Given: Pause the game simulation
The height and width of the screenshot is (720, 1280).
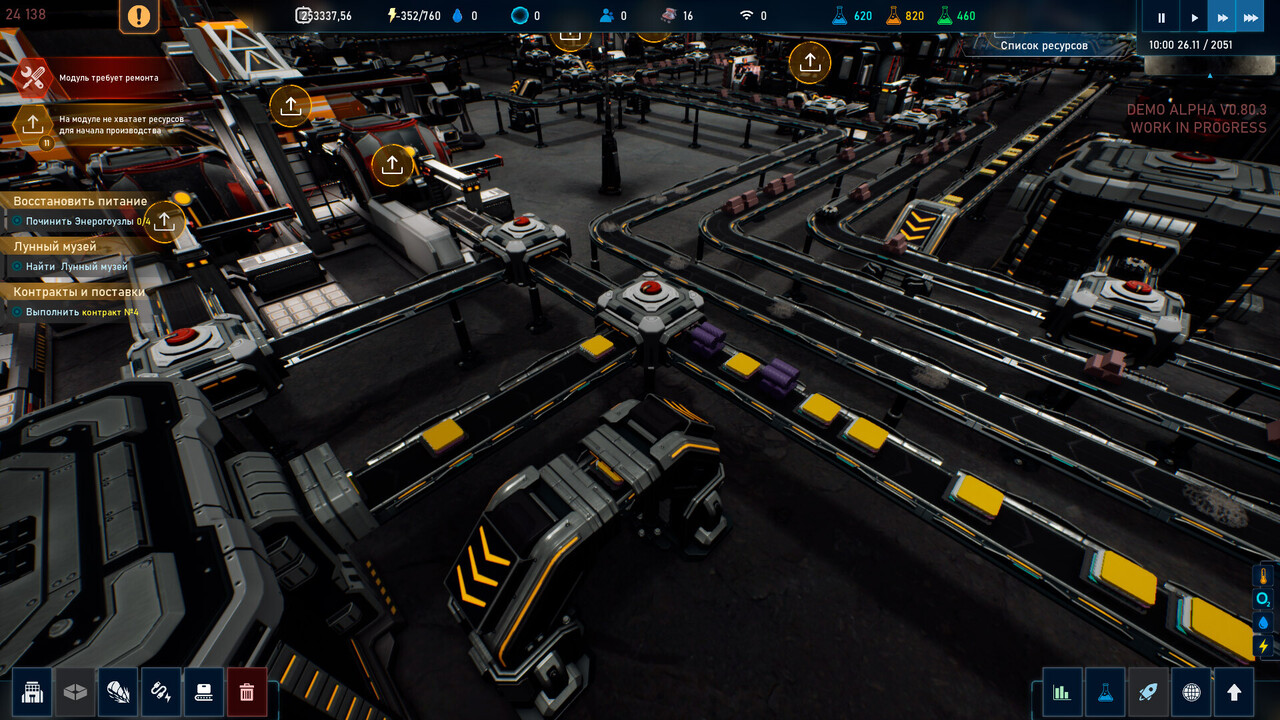Looking at the screenshot, I should click(1161, 17).
